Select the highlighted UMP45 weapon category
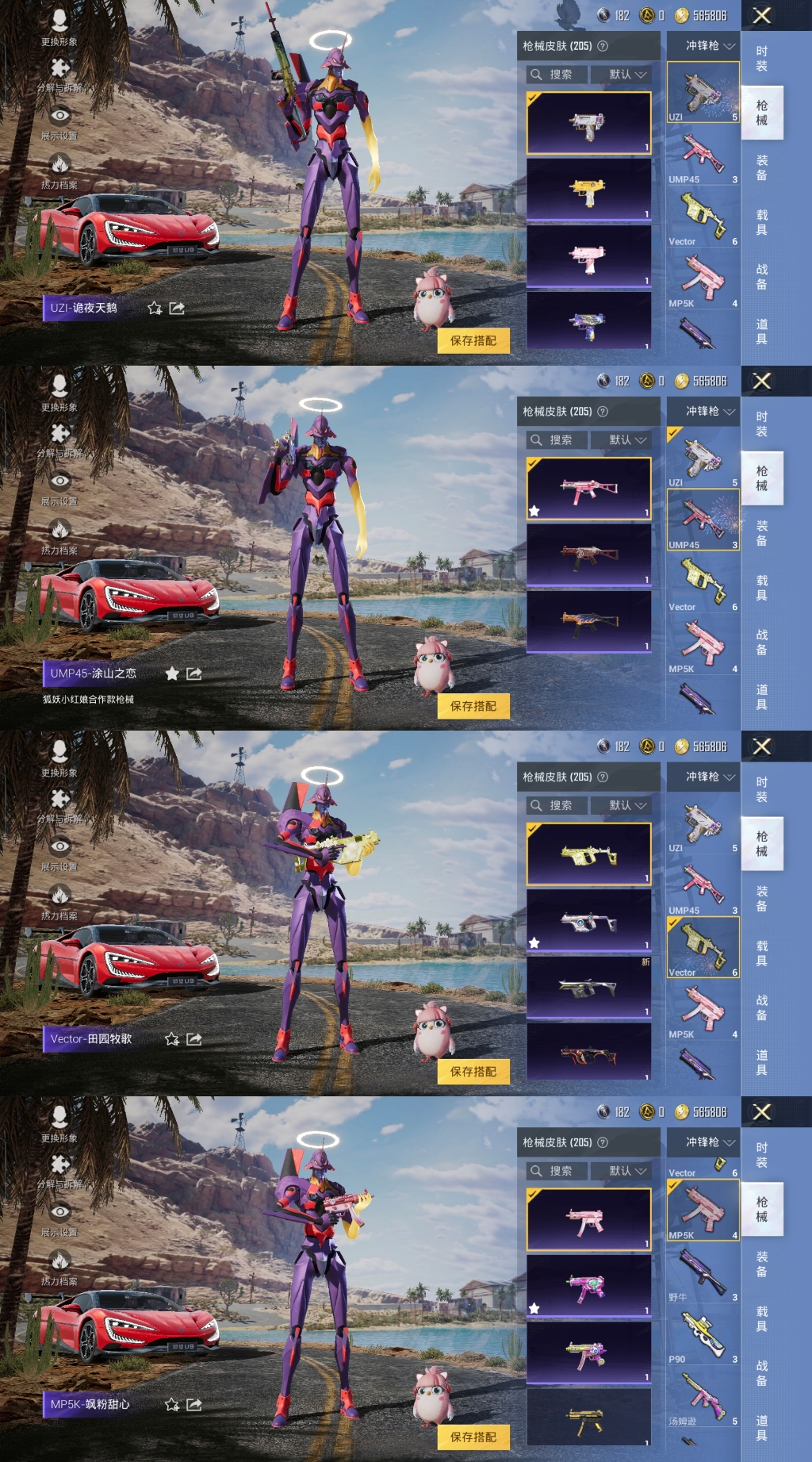 [x=703, y=520]
